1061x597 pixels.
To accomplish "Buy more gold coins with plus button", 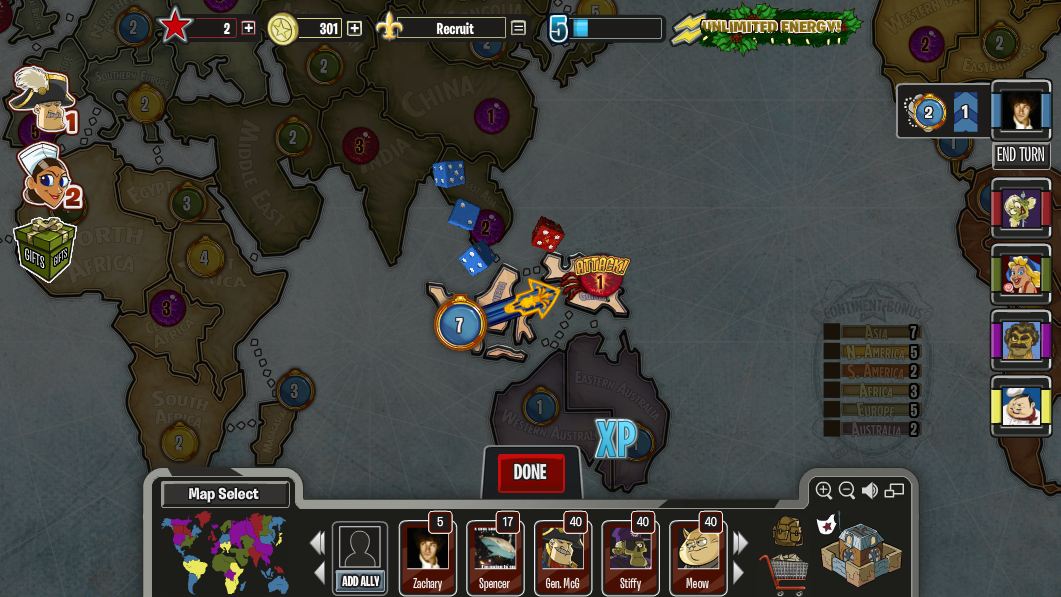I will pyautogui.click(x=354, y=29).
